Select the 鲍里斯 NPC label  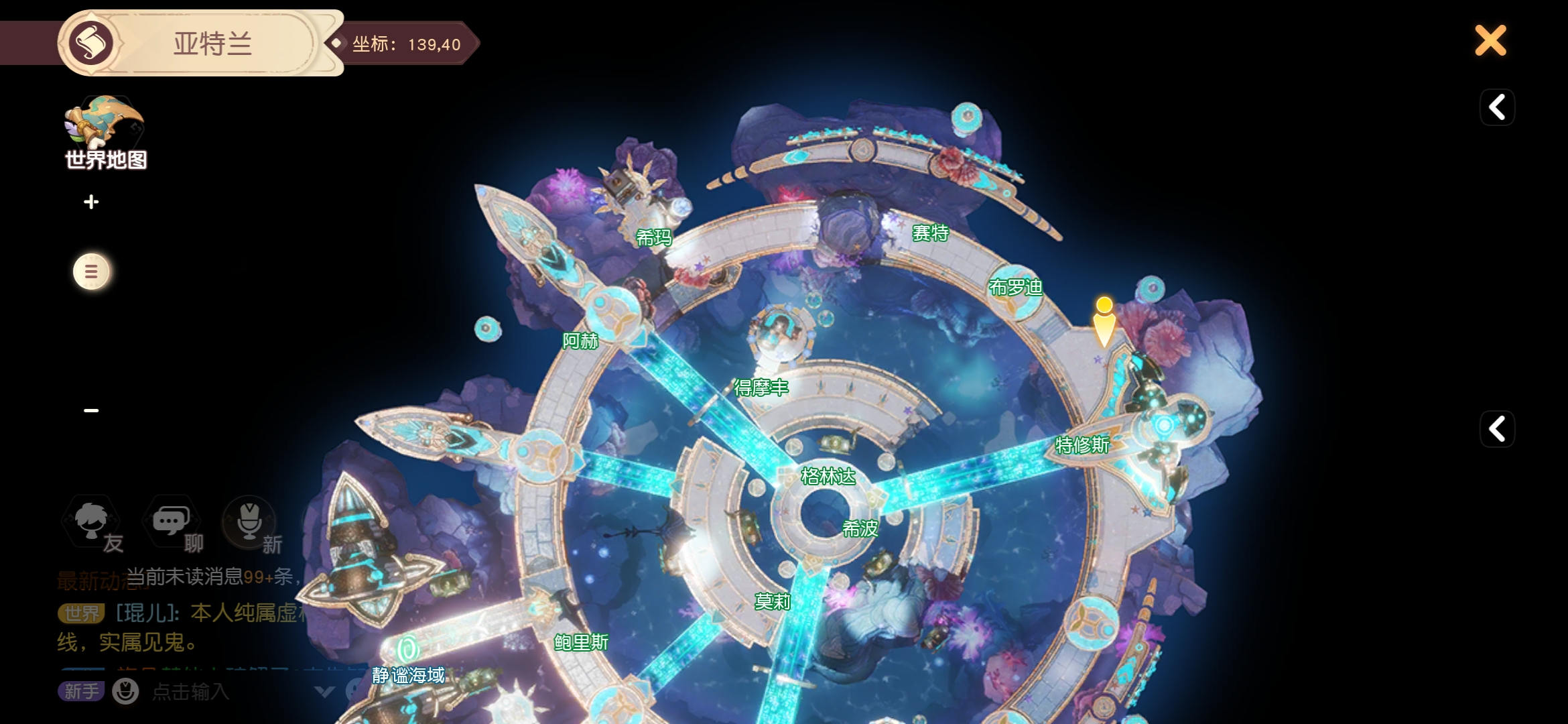click(x=581, y=643)
